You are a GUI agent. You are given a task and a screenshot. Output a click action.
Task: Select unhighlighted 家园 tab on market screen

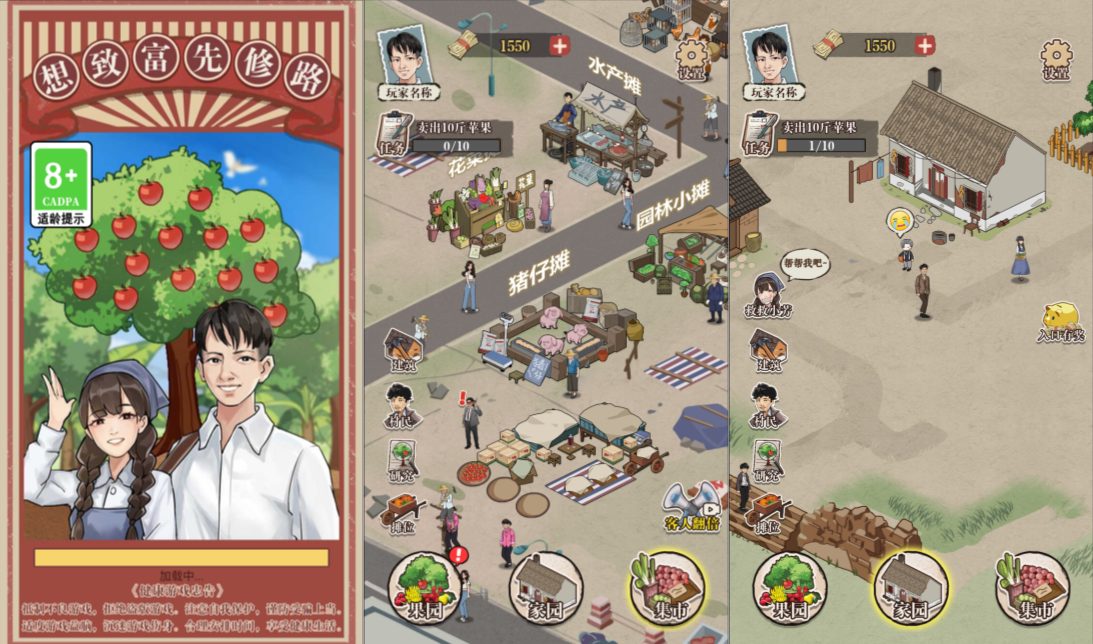(x=546, y=590)
